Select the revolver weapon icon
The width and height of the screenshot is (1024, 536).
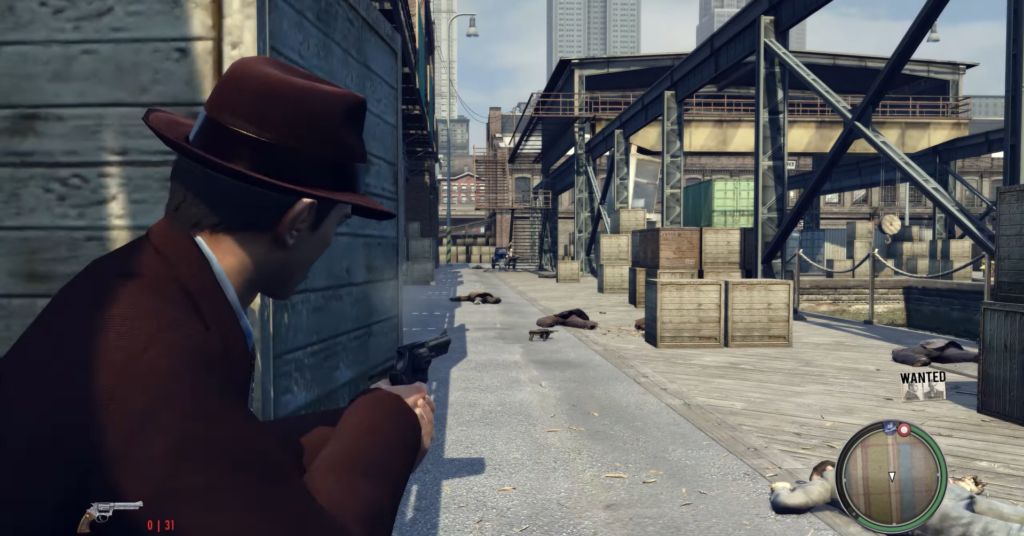tap(110, 514)
